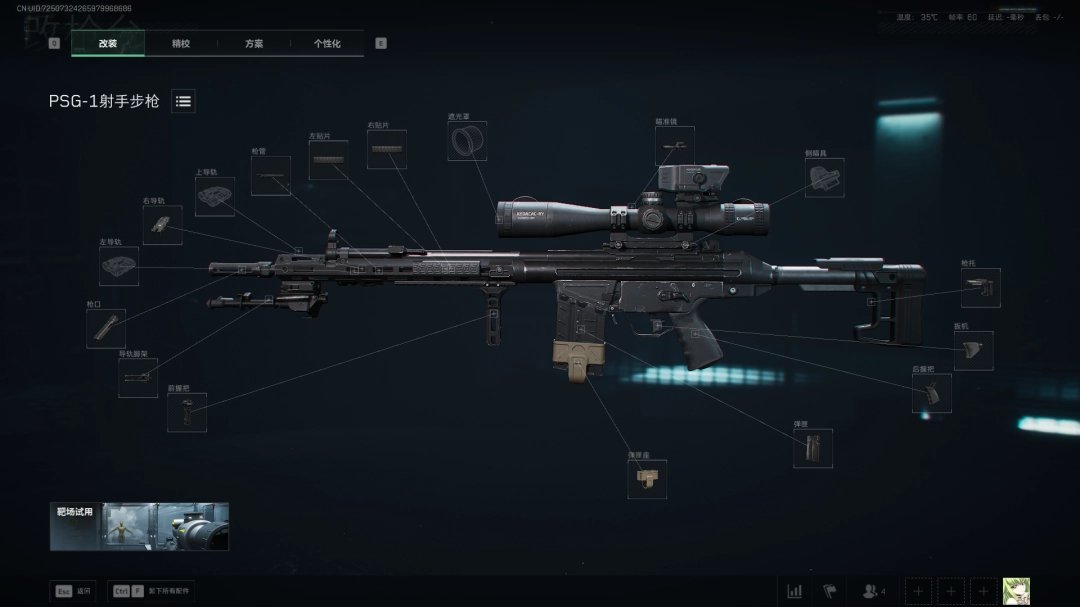Select the 左贴片 left patch slot

click(x=328, y=160)
